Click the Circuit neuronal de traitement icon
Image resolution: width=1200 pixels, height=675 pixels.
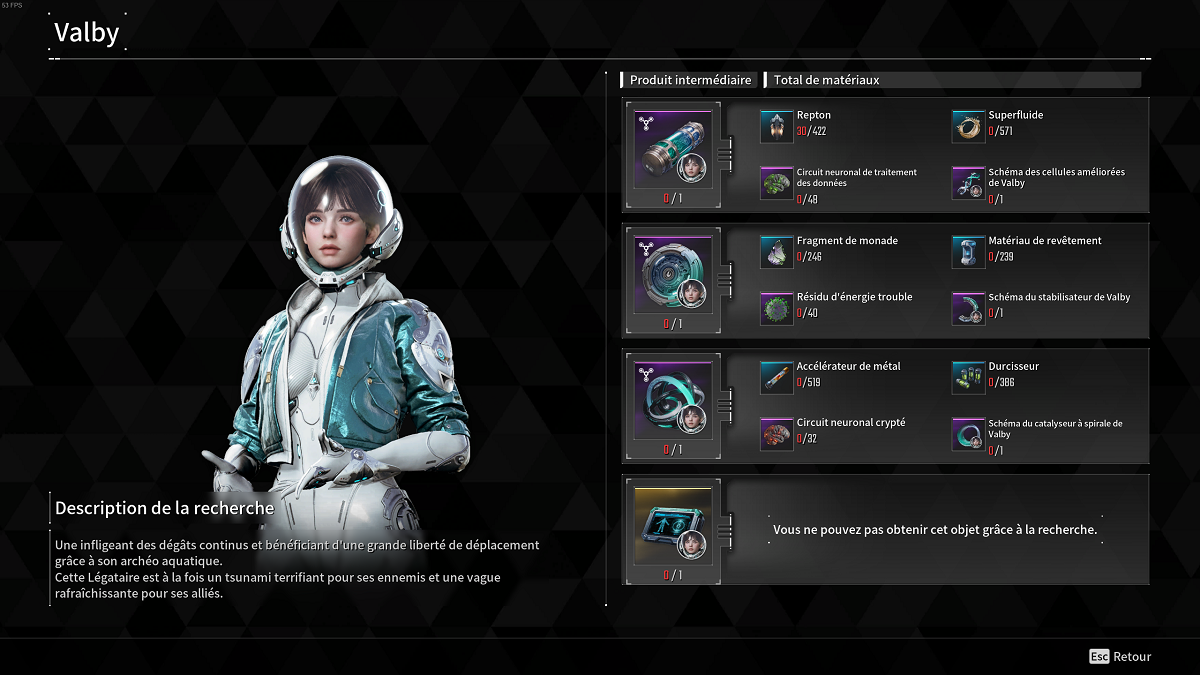[777, 183]
